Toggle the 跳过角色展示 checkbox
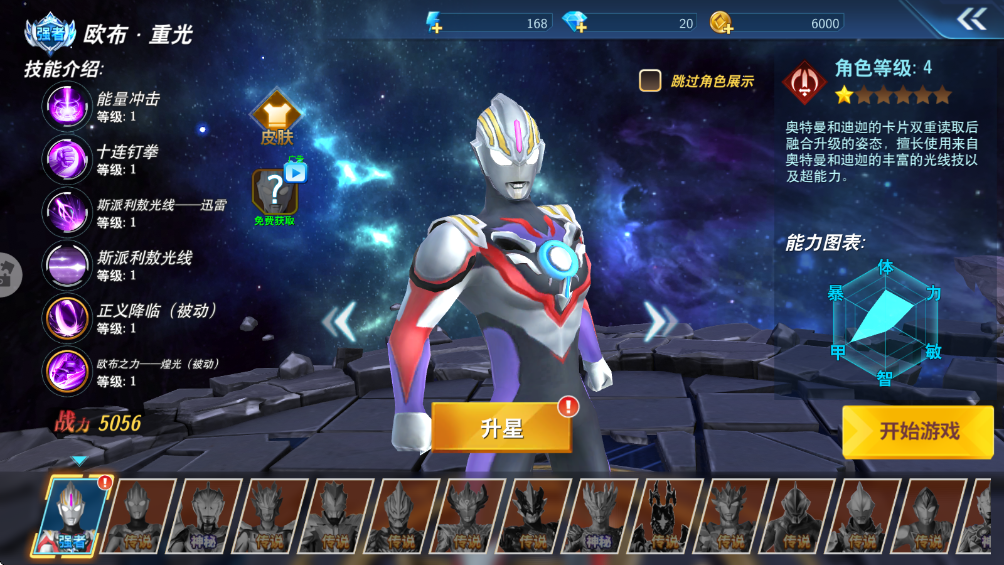This screenshot has width=1004, height=565. point(651,81)
